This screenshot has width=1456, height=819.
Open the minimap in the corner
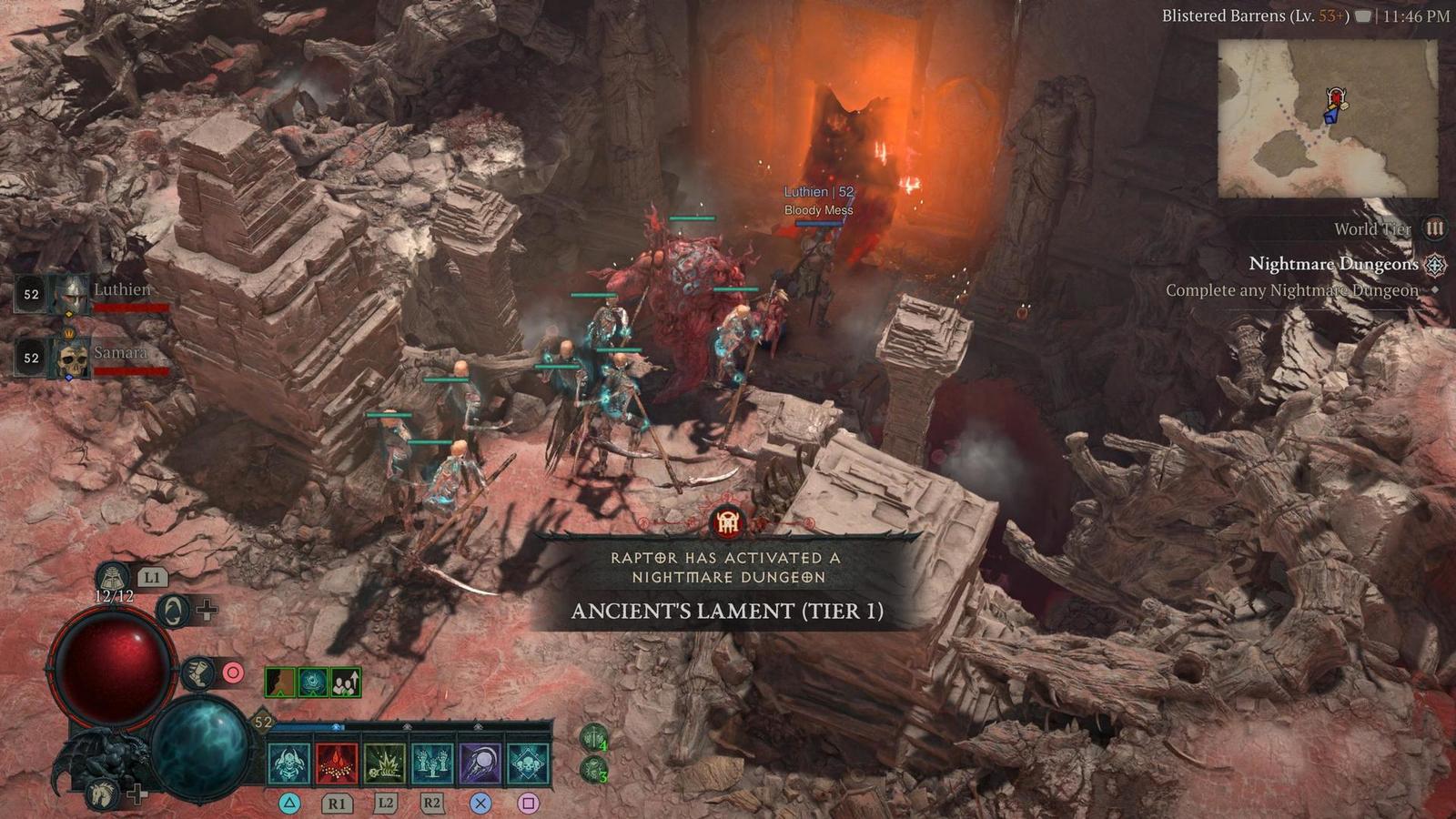1328,118
